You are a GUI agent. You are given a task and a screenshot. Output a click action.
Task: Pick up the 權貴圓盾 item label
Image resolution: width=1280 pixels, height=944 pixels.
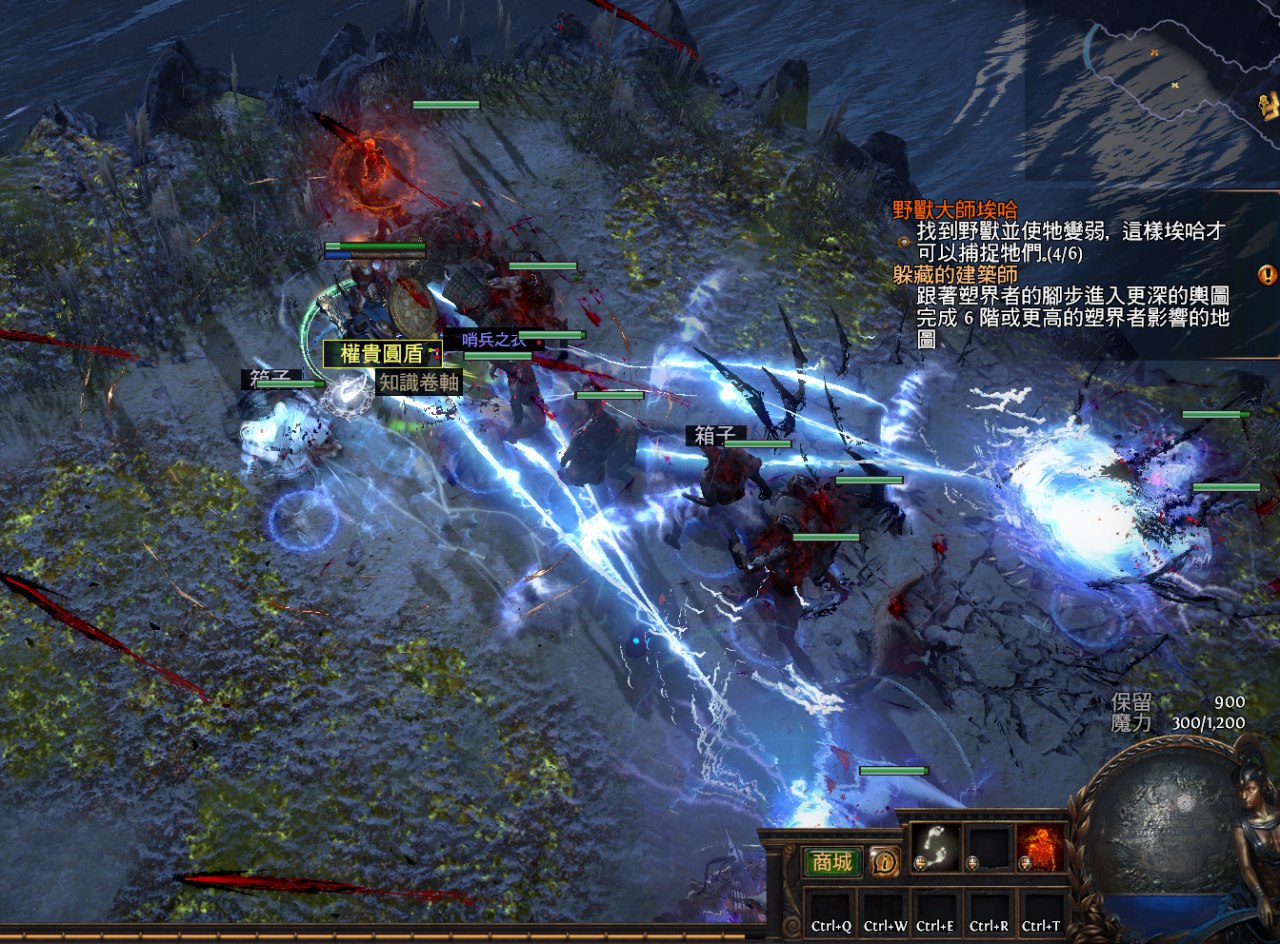click(x=382, y=353)
